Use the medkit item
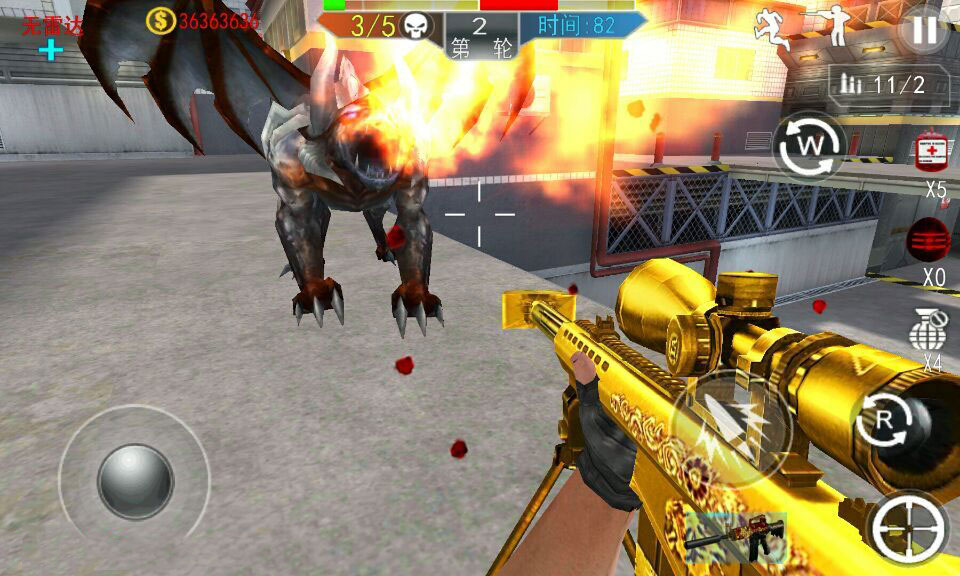Screen dimensions: 960x576 [x=932, y=150]
